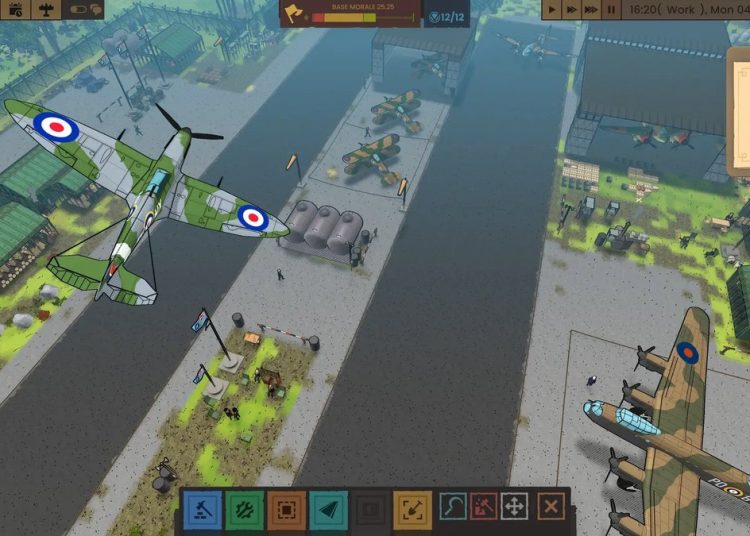Close the toolbar with the X button
The height and width of the screenshot is (536, 750).
[x=550, y=507]
